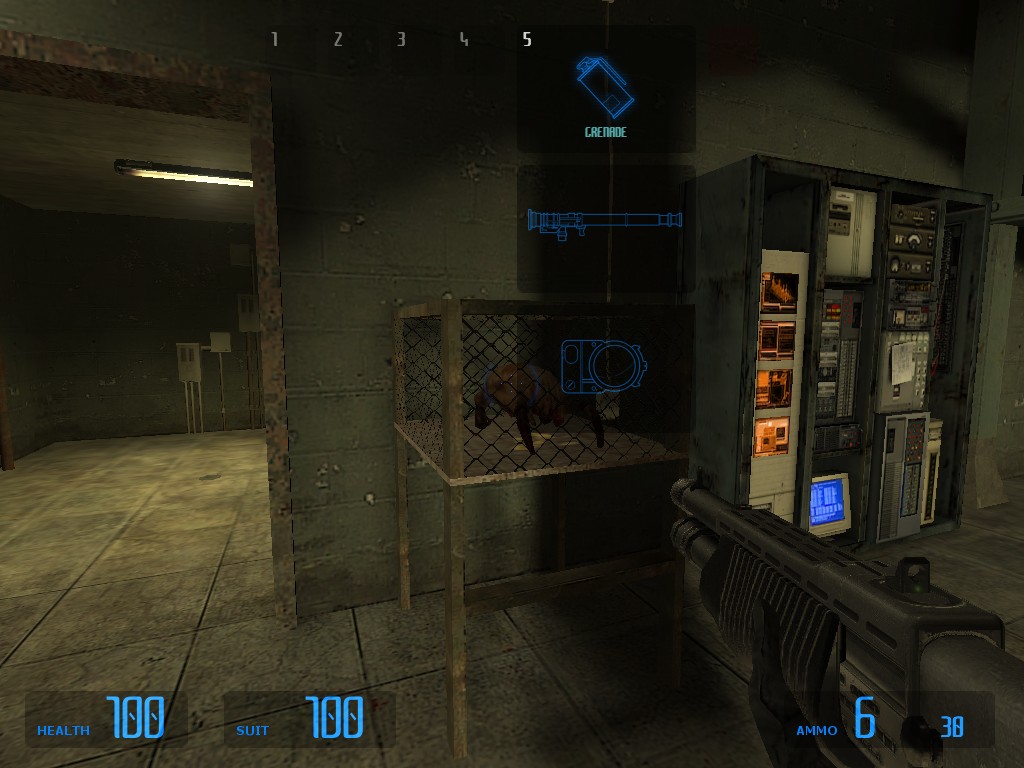
Task: Switch to weapon category 2
Action: click(x=338, y=40)
